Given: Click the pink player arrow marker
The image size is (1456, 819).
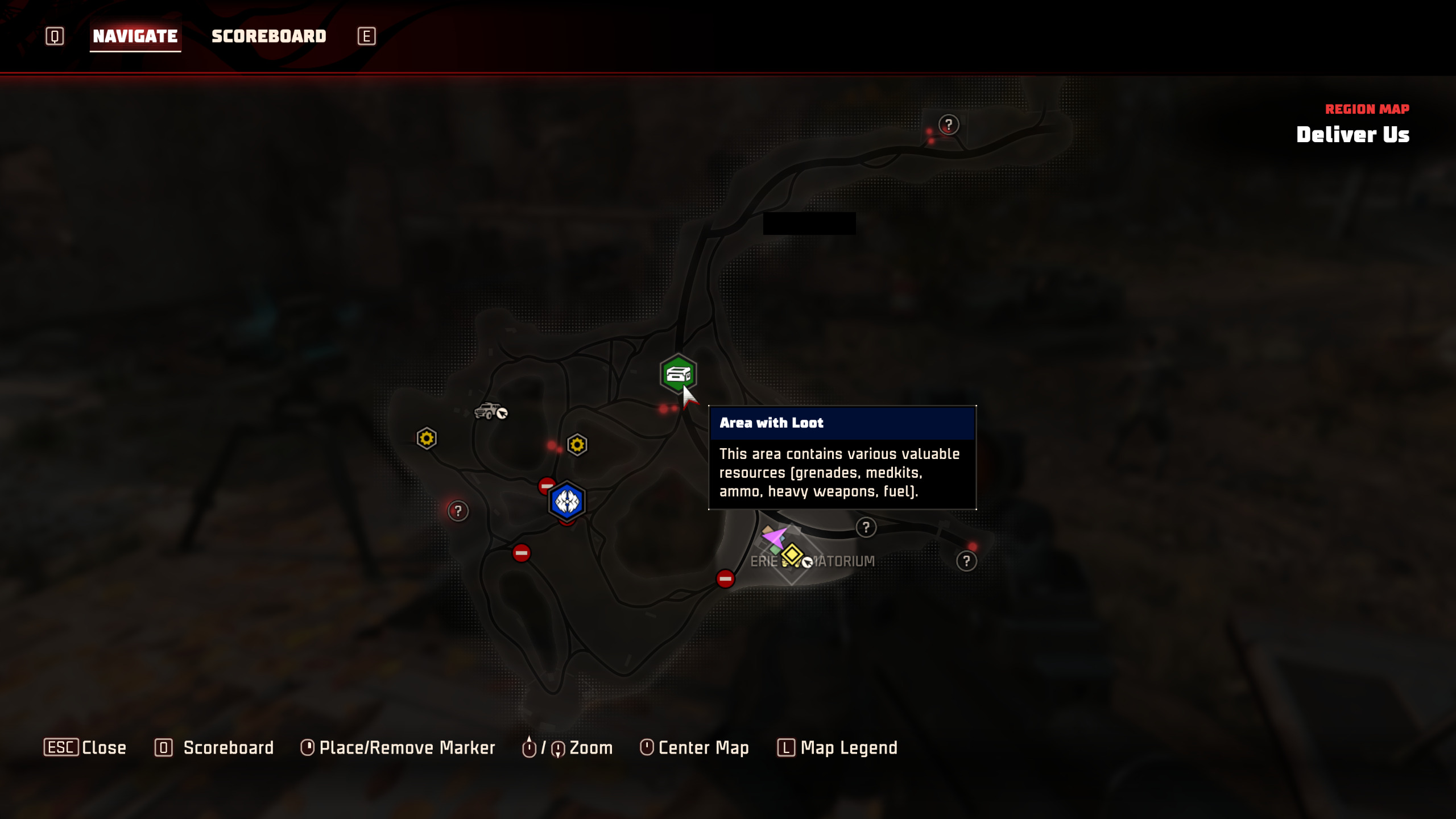Looking at the screenshot, I should tap(773, 536).
